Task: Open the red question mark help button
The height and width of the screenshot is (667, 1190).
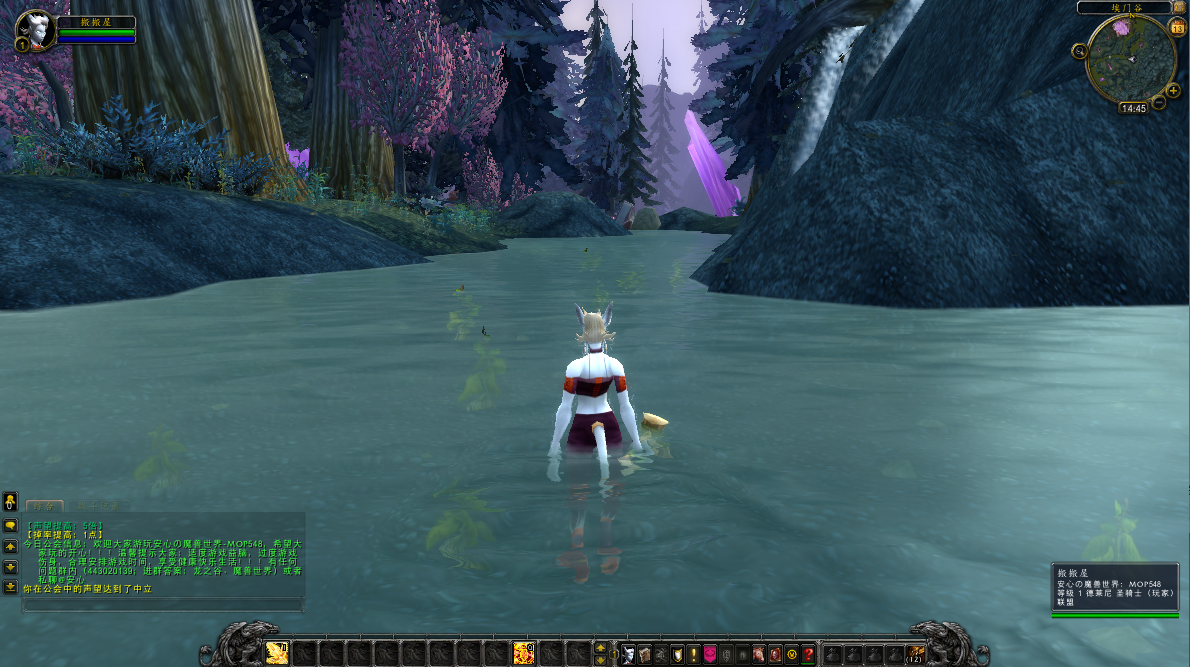Action: (808, 655)
